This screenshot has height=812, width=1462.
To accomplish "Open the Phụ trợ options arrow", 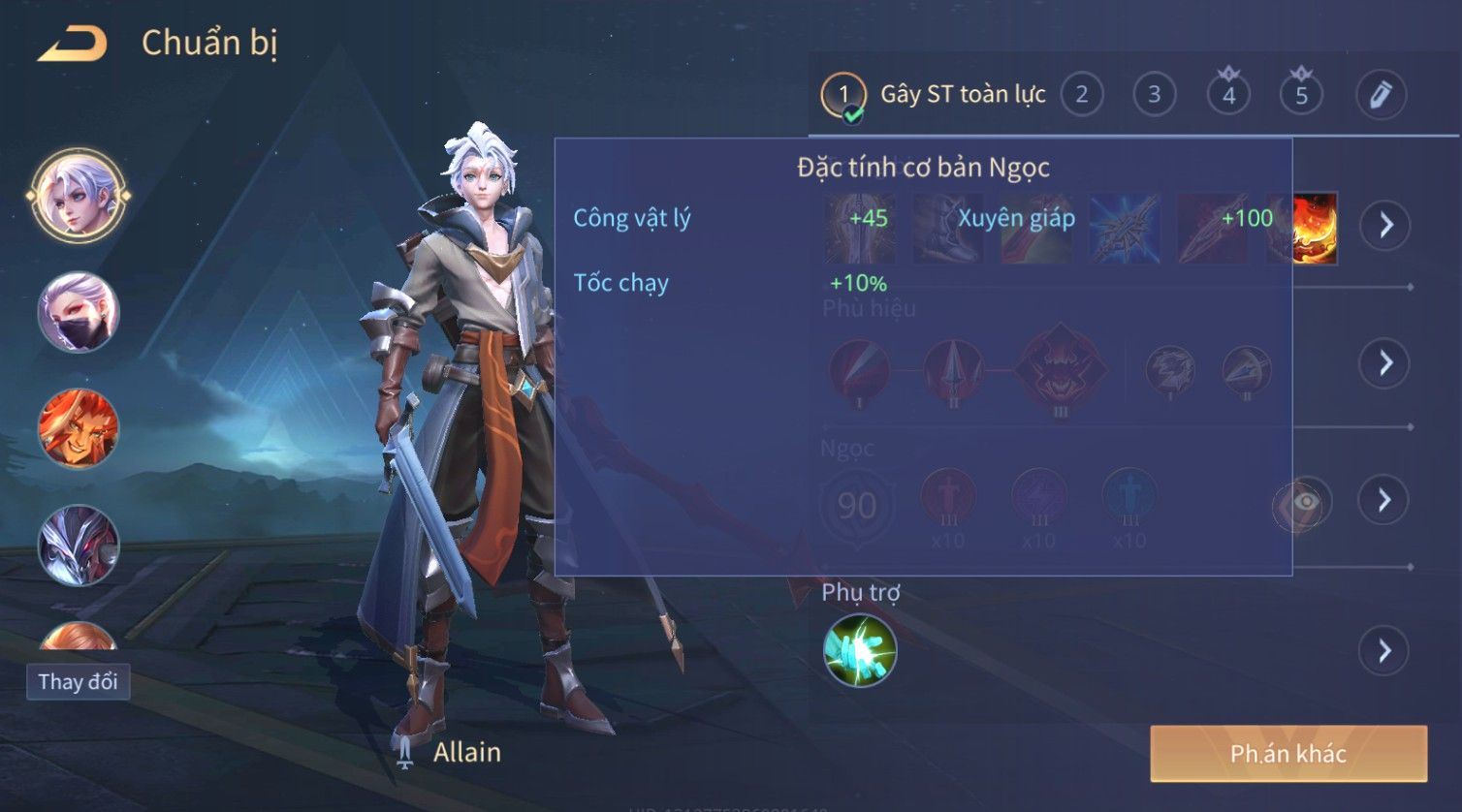I will click(x=1384, y=651).
